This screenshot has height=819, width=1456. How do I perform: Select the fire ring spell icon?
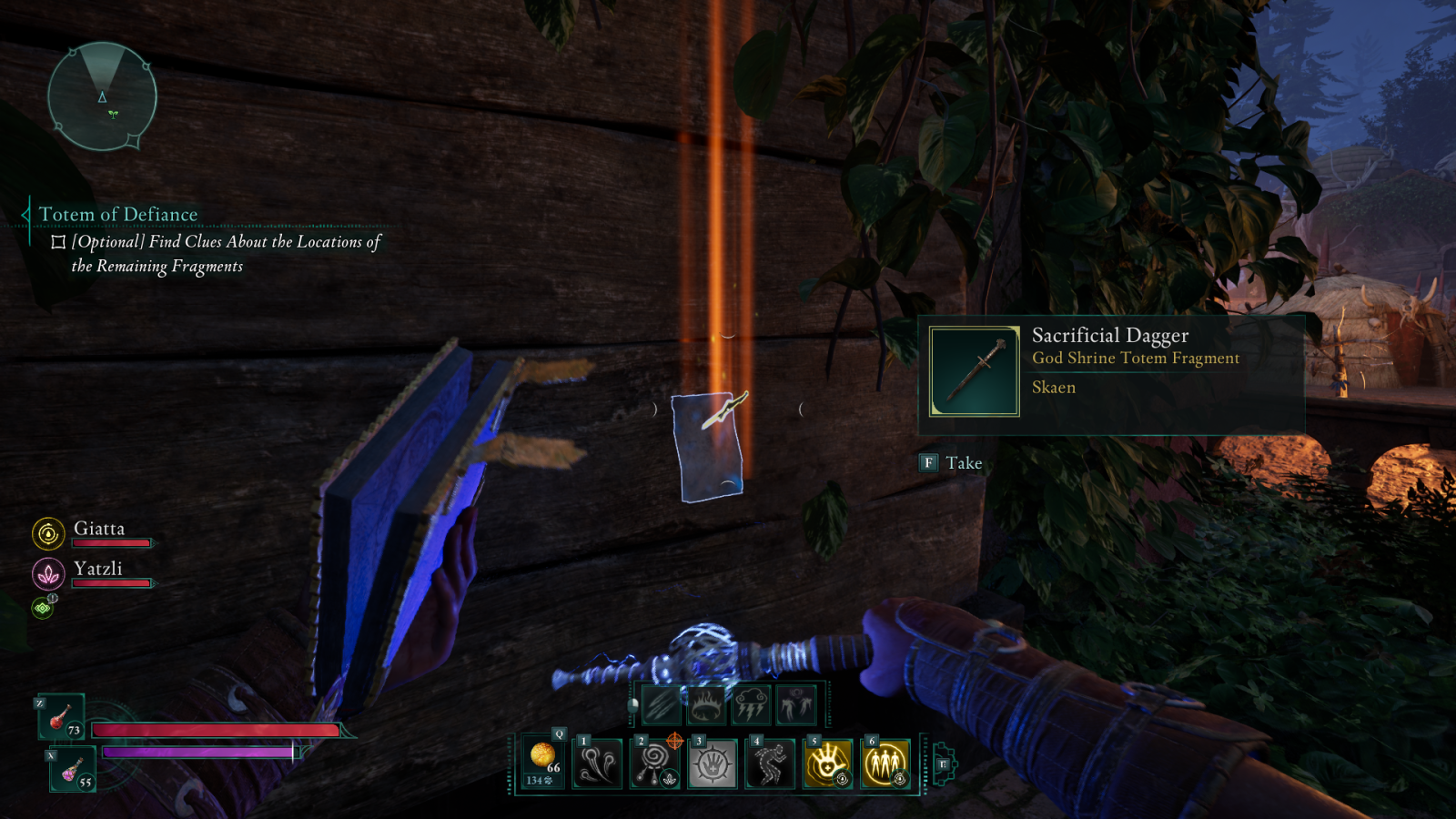point(704,704)
